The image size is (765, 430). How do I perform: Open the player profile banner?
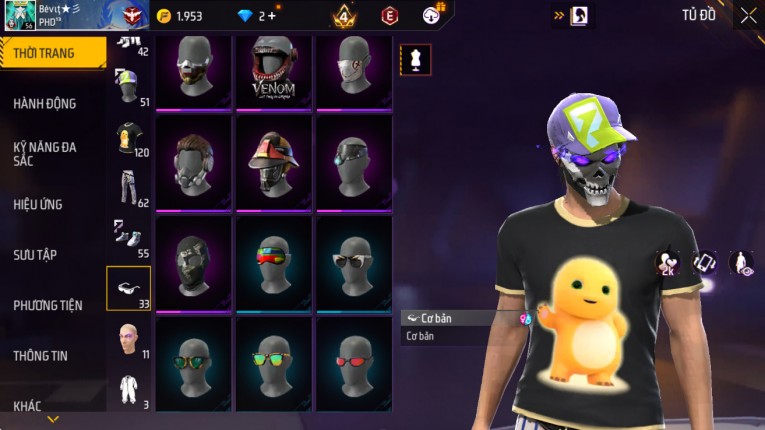pos(60,15)
